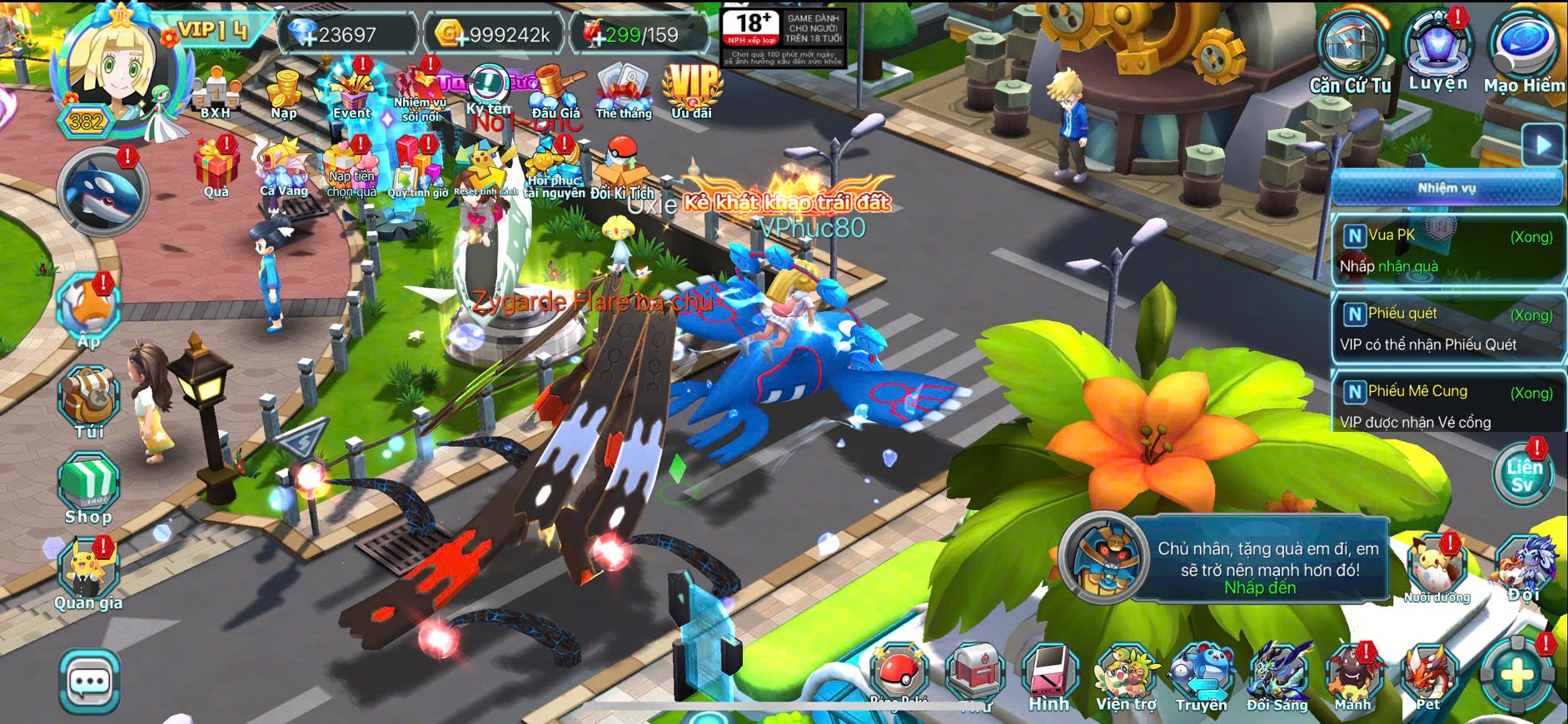Claim the Quà gift box

coord(217,166)
